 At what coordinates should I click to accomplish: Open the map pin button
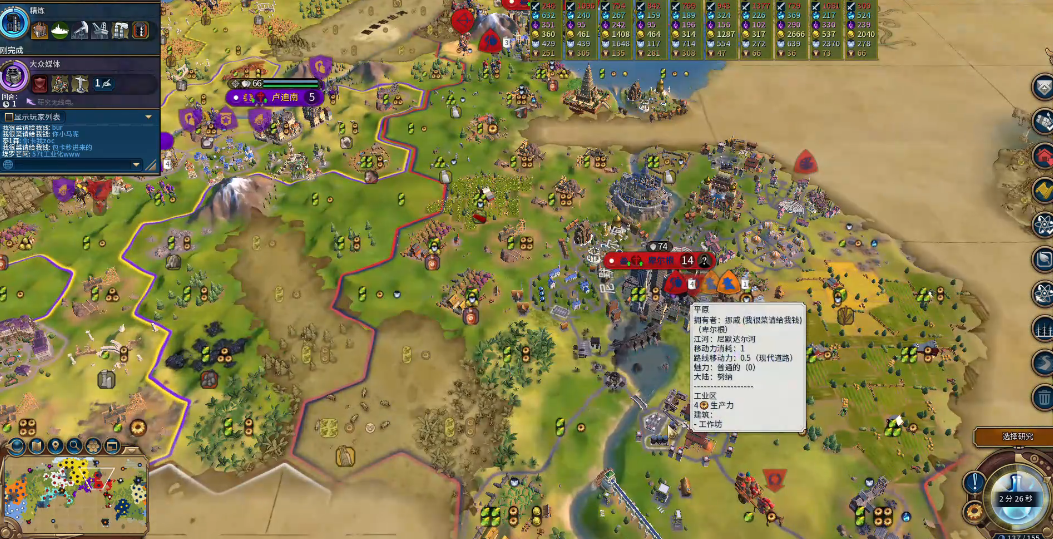(55, 447)
